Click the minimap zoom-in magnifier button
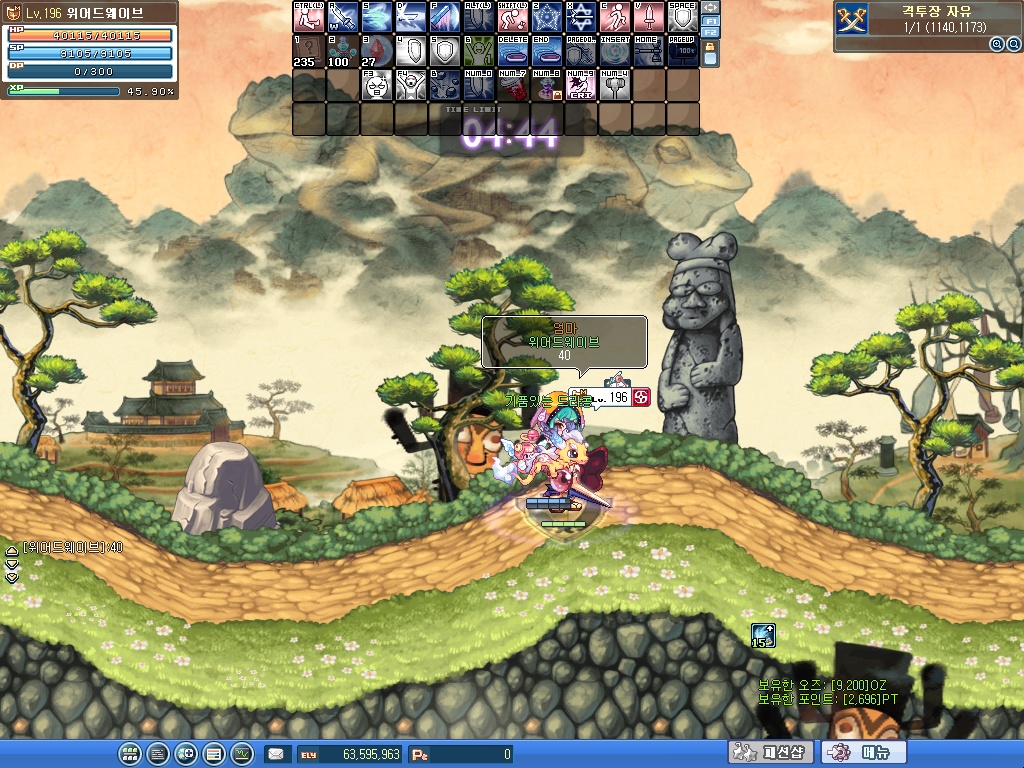The height and width of the screenshot is (768, 1024). click(x=996, y=44)
